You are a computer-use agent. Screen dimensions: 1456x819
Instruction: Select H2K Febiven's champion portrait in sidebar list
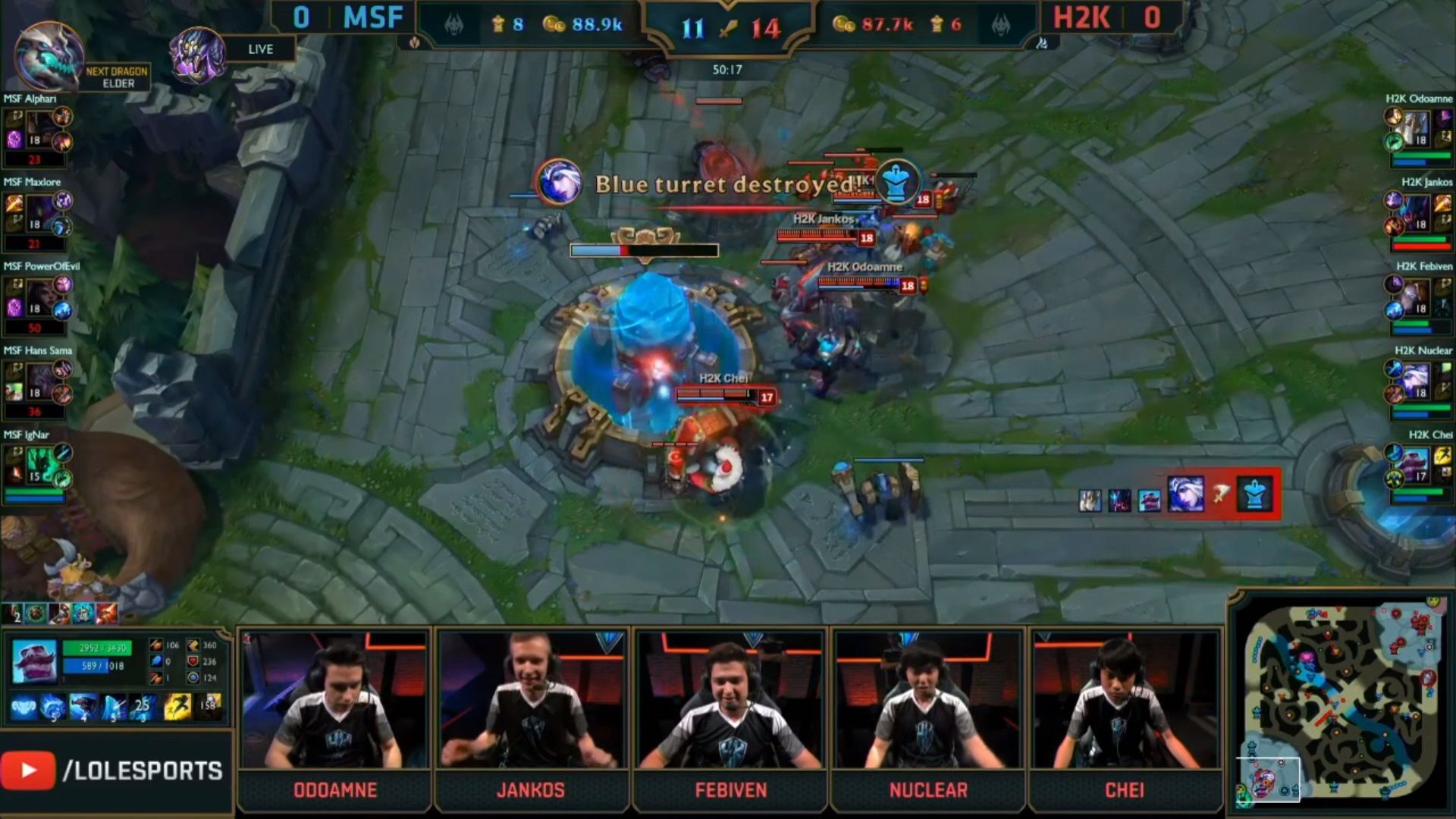point(1417,296)
